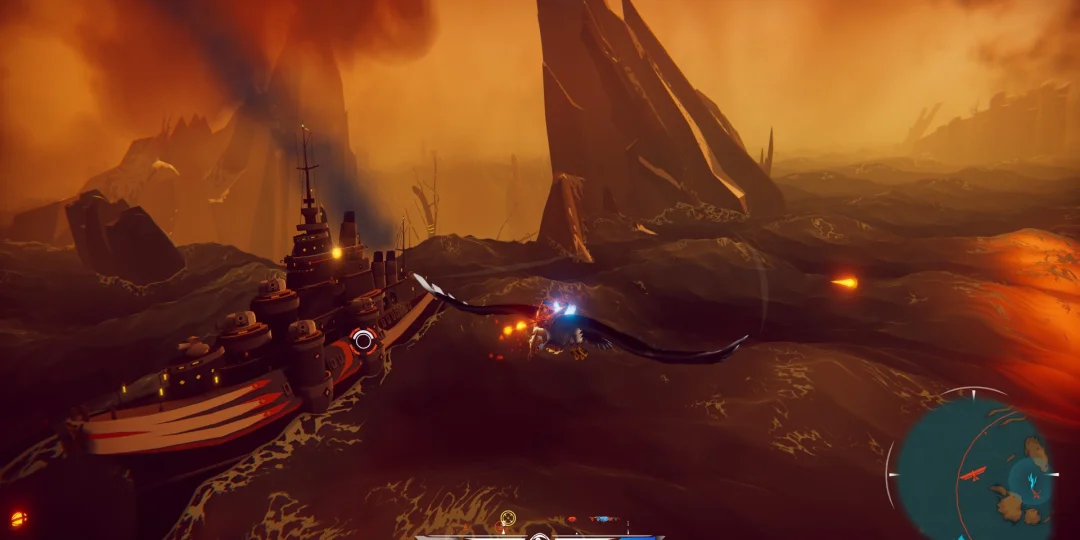Select the white target reticle on warship
1080x540 pixels.
[x=364, y=340]
